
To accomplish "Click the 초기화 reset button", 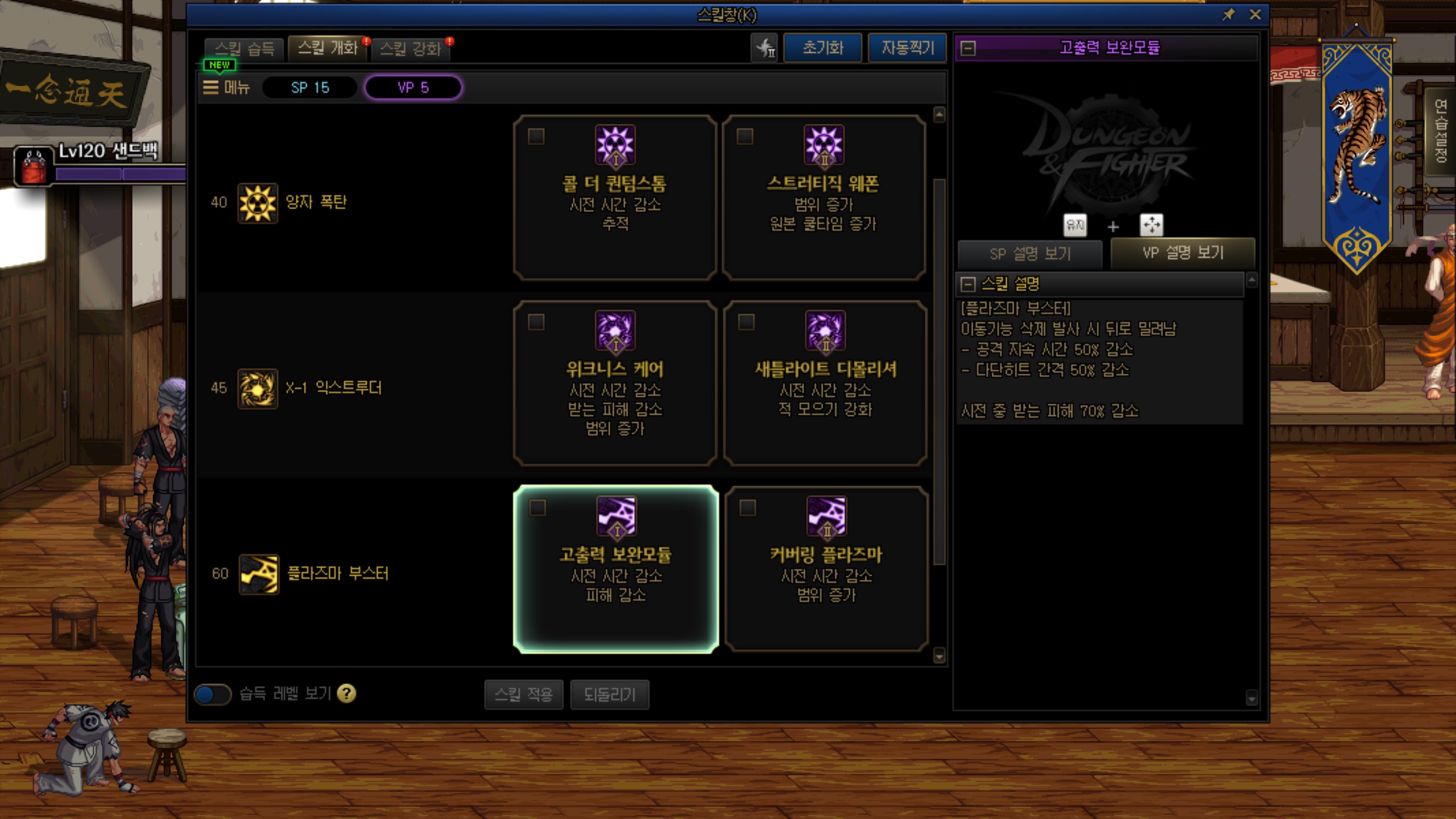I will pos(822,48).
